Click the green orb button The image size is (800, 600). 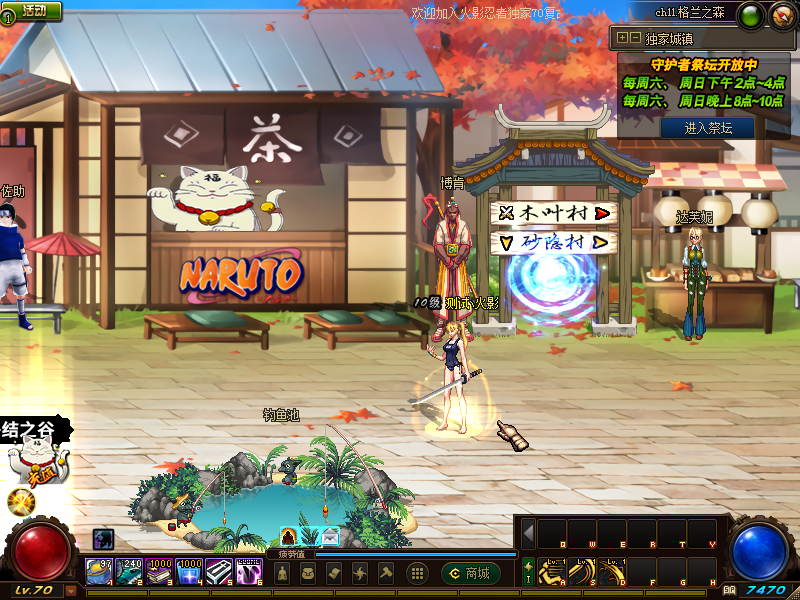pyautogui.click(x=749, y=15)
